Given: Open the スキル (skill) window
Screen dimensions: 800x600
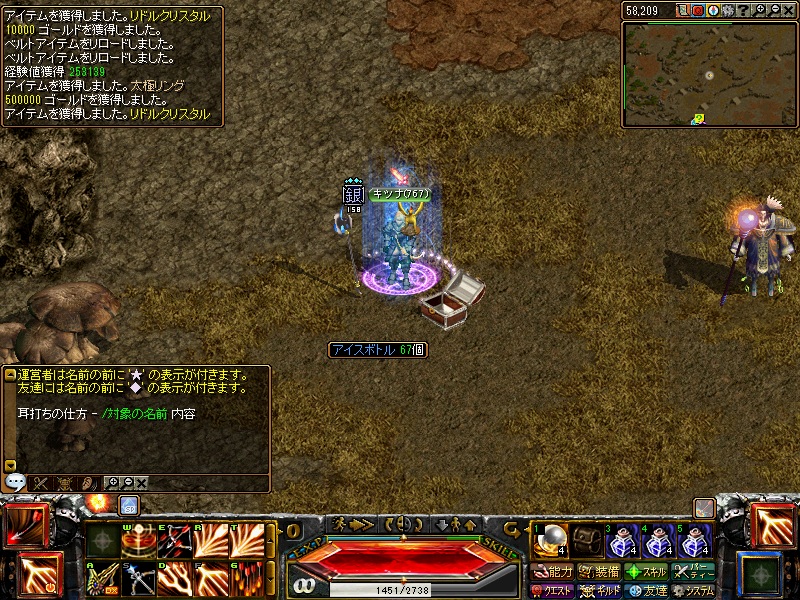Looking at the screenshot, I should (645, 572).
